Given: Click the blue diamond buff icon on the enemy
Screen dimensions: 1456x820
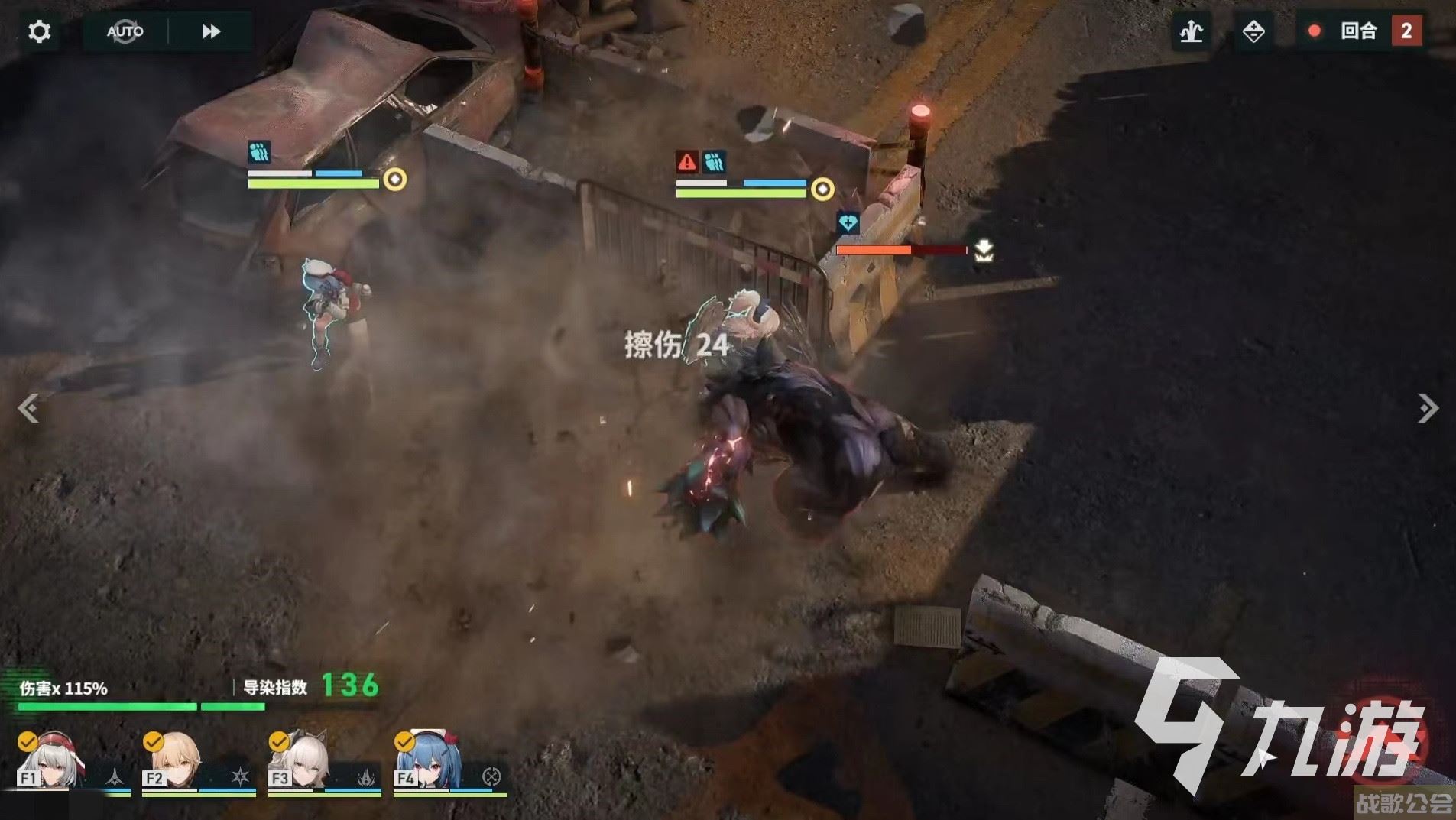Looking at the screenshot, I should [x=847, y=221].
